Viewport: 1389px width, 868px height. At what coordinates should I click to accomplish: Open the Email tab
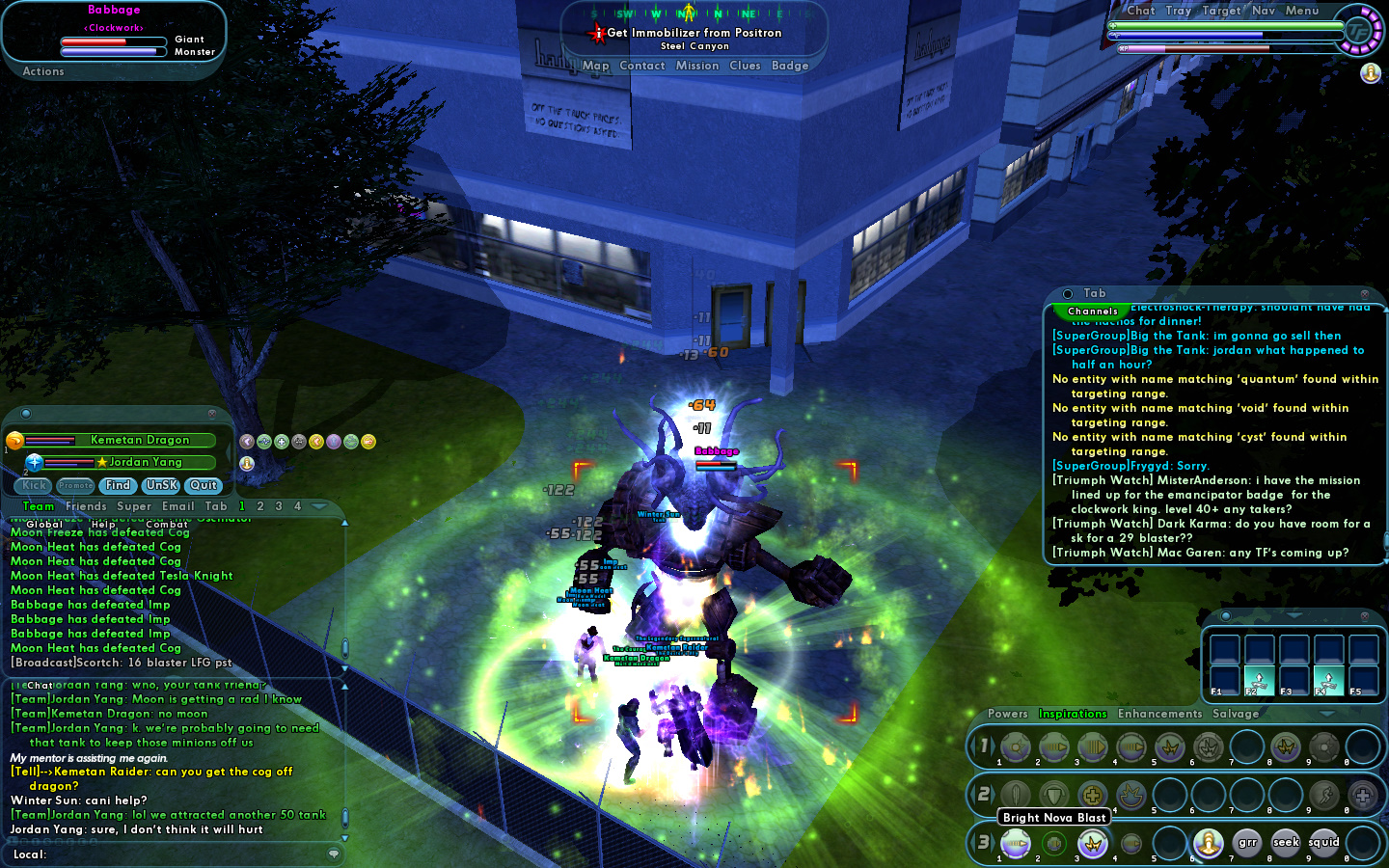pyautogui.click(x=178, y=506)
